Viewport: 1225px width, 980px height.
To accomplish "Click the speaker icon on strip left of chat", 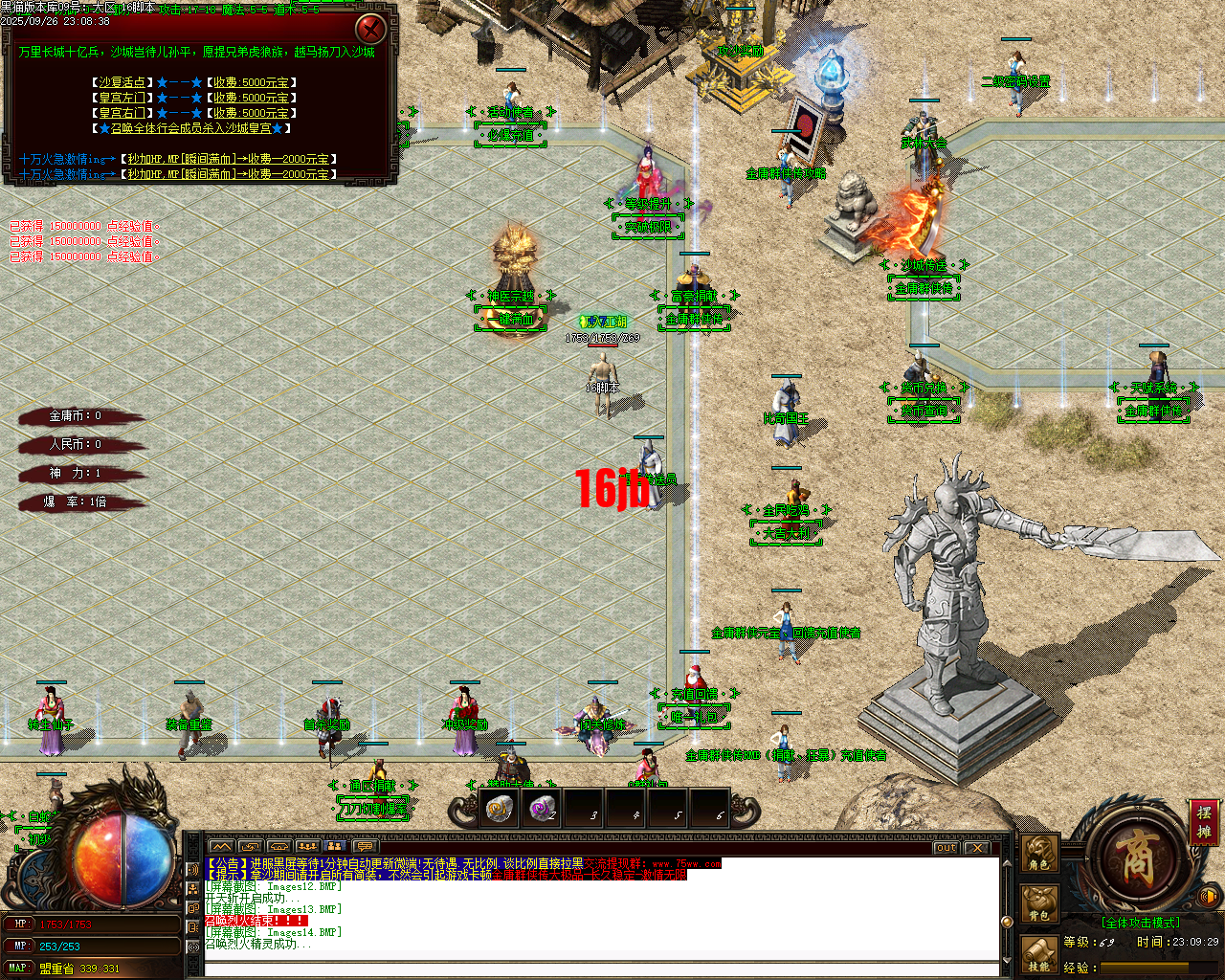I will (x=193, y=870).
